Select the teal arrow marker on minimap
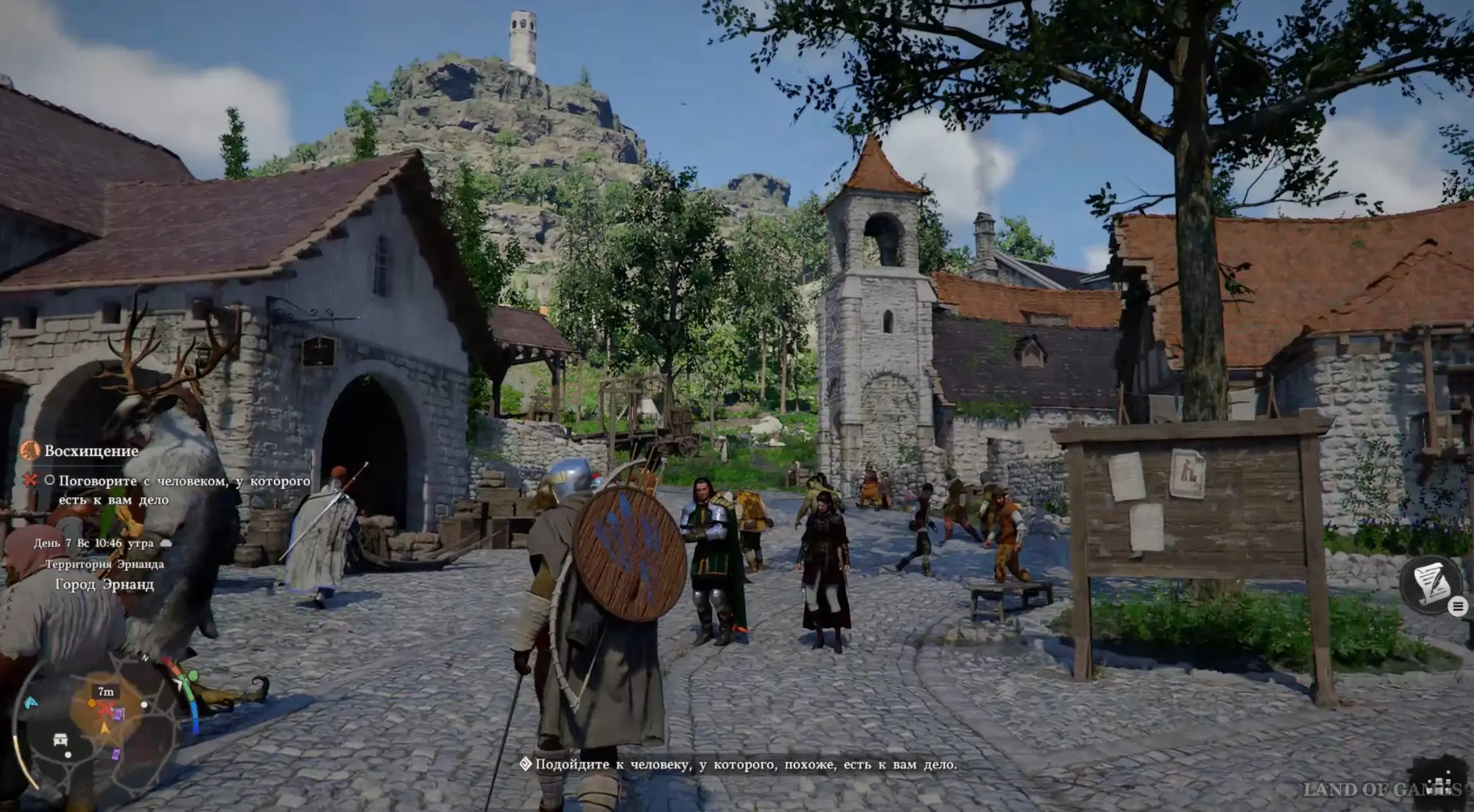The width and height of the screenshot is (1474, 812). [x=30, y=703]
